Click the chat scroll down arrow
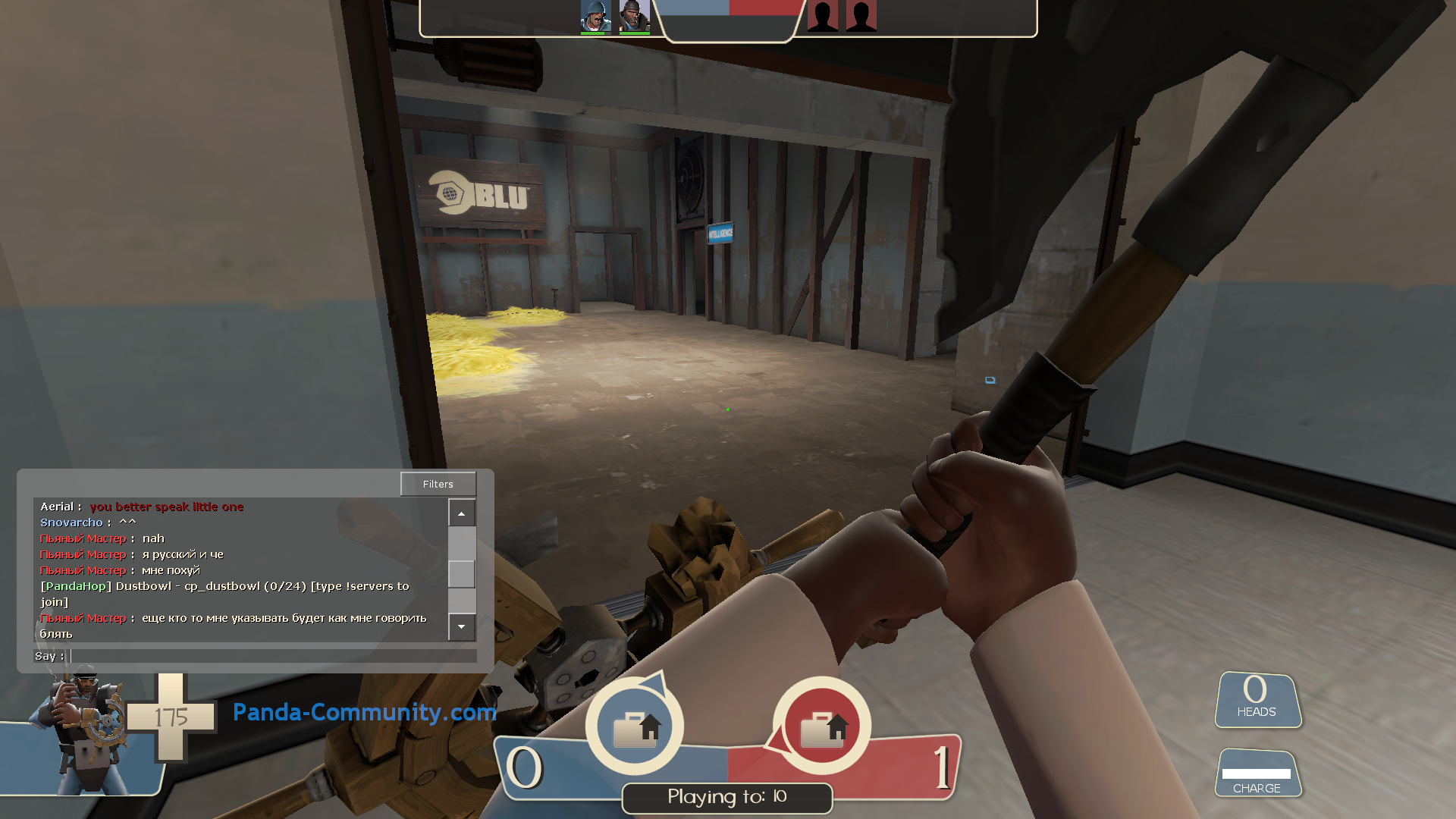 coord(461,627)
